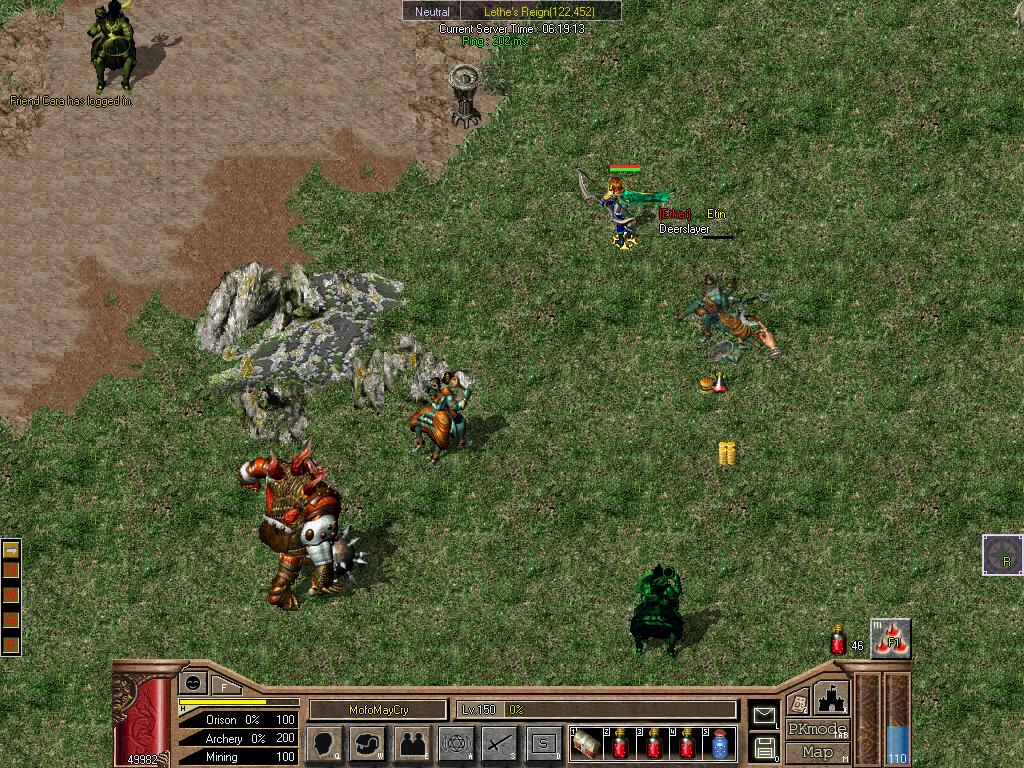The width and height of the screenshot is (1024, 768).
Task: Open the castle menu icon
Action: (831, 697)
